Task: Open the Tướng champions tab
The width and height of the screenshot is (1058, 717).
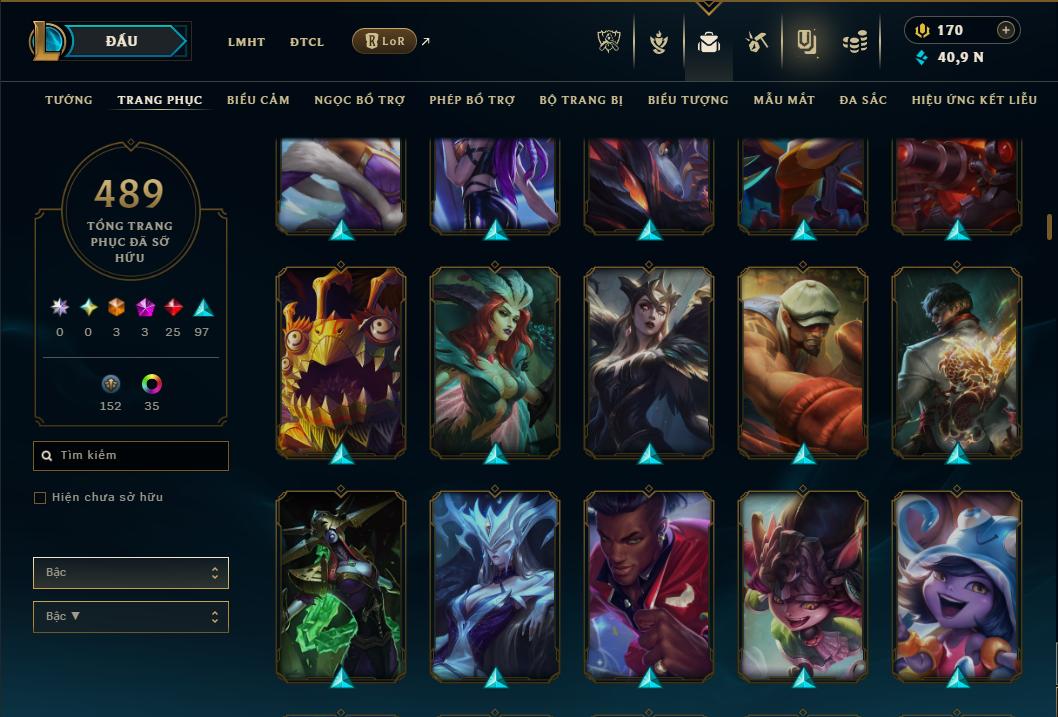Action: coord(69,100)
